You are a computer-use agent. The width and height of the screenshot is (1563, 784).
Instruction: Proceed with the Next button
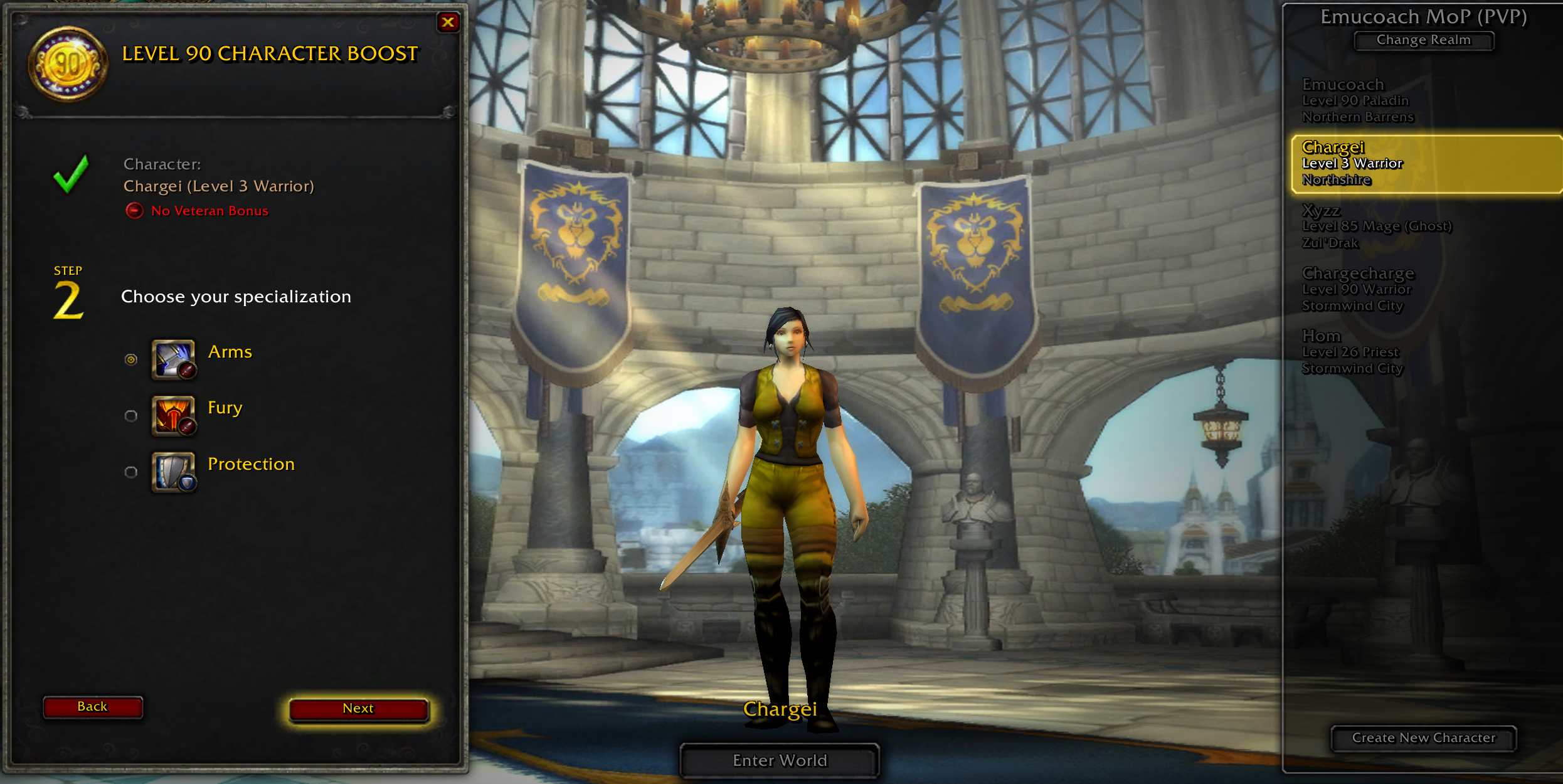358,709
